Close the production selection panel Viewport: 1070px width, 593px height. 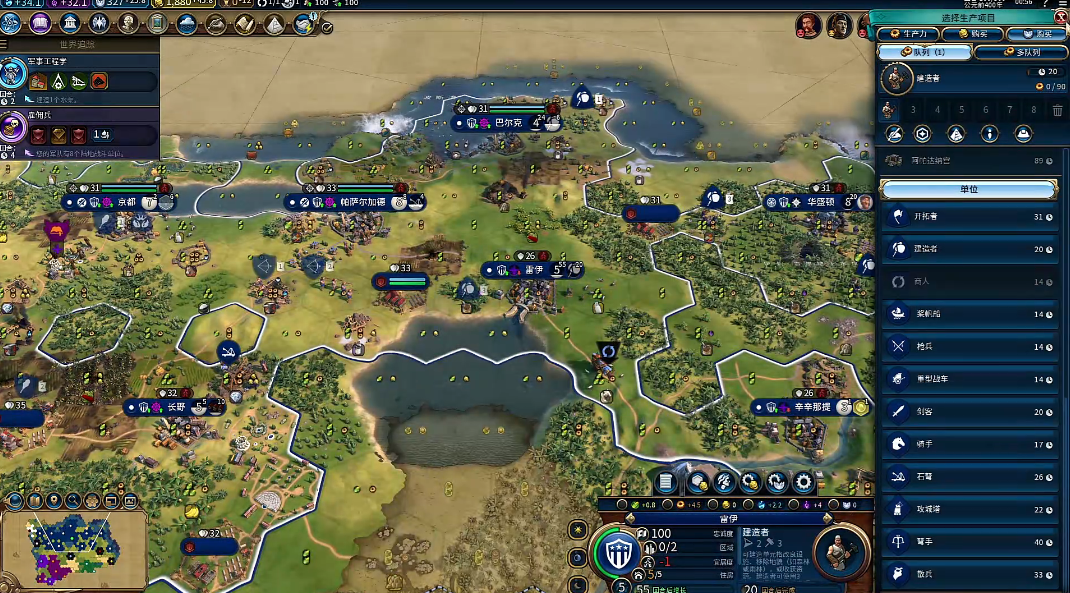(x=1061, y=17)
